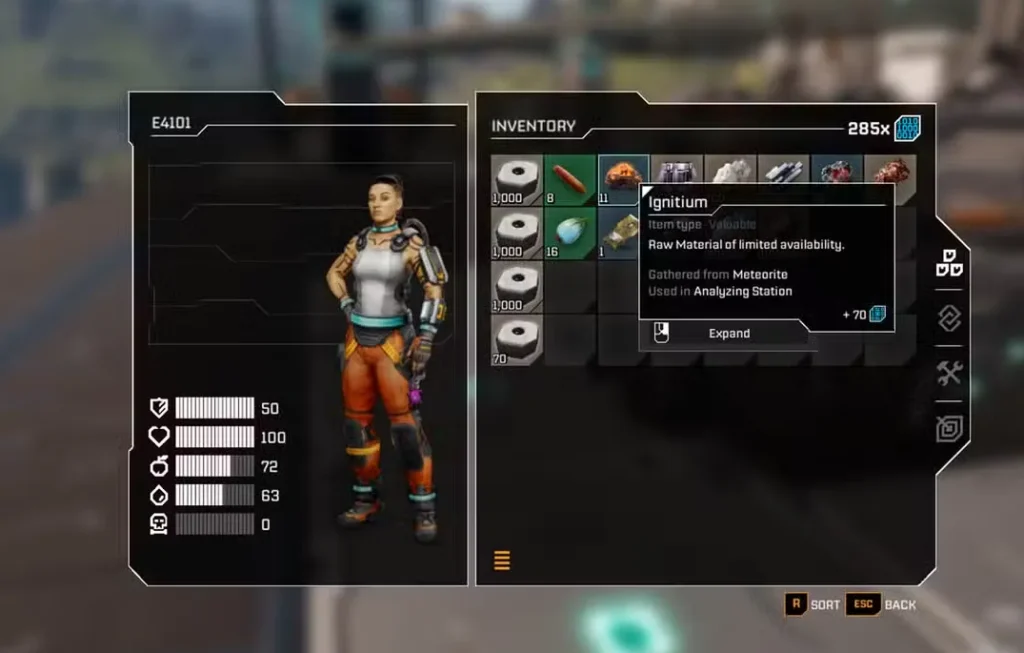The image size is (1024, 653).
Task: Open the interlocked chain-link icon tab
Action: click(x=949, y=318)
